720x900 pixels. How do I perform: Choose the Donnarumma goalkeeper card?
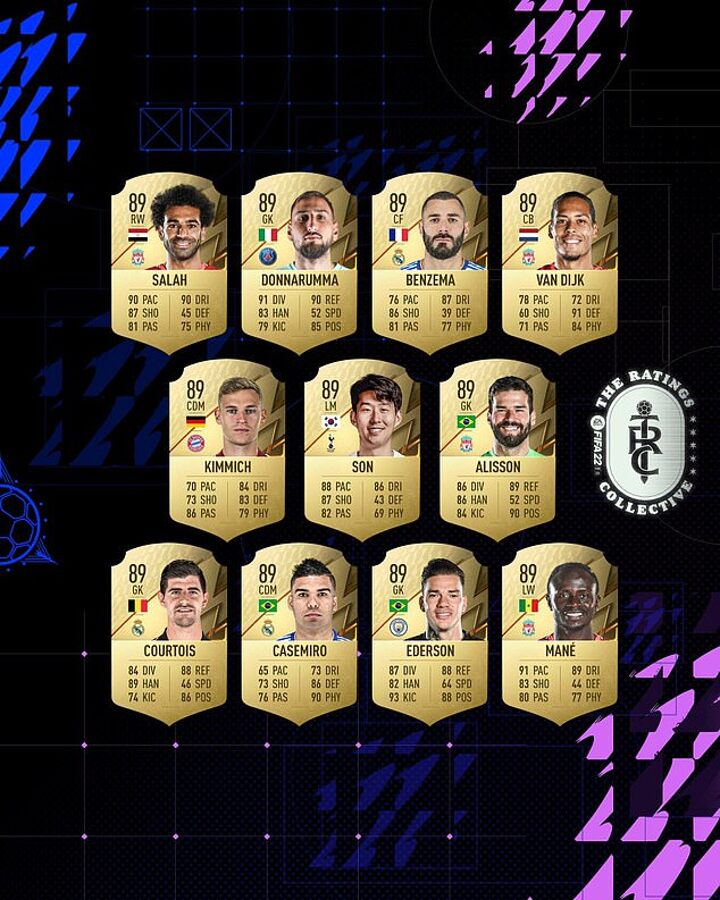pos(299,262)
